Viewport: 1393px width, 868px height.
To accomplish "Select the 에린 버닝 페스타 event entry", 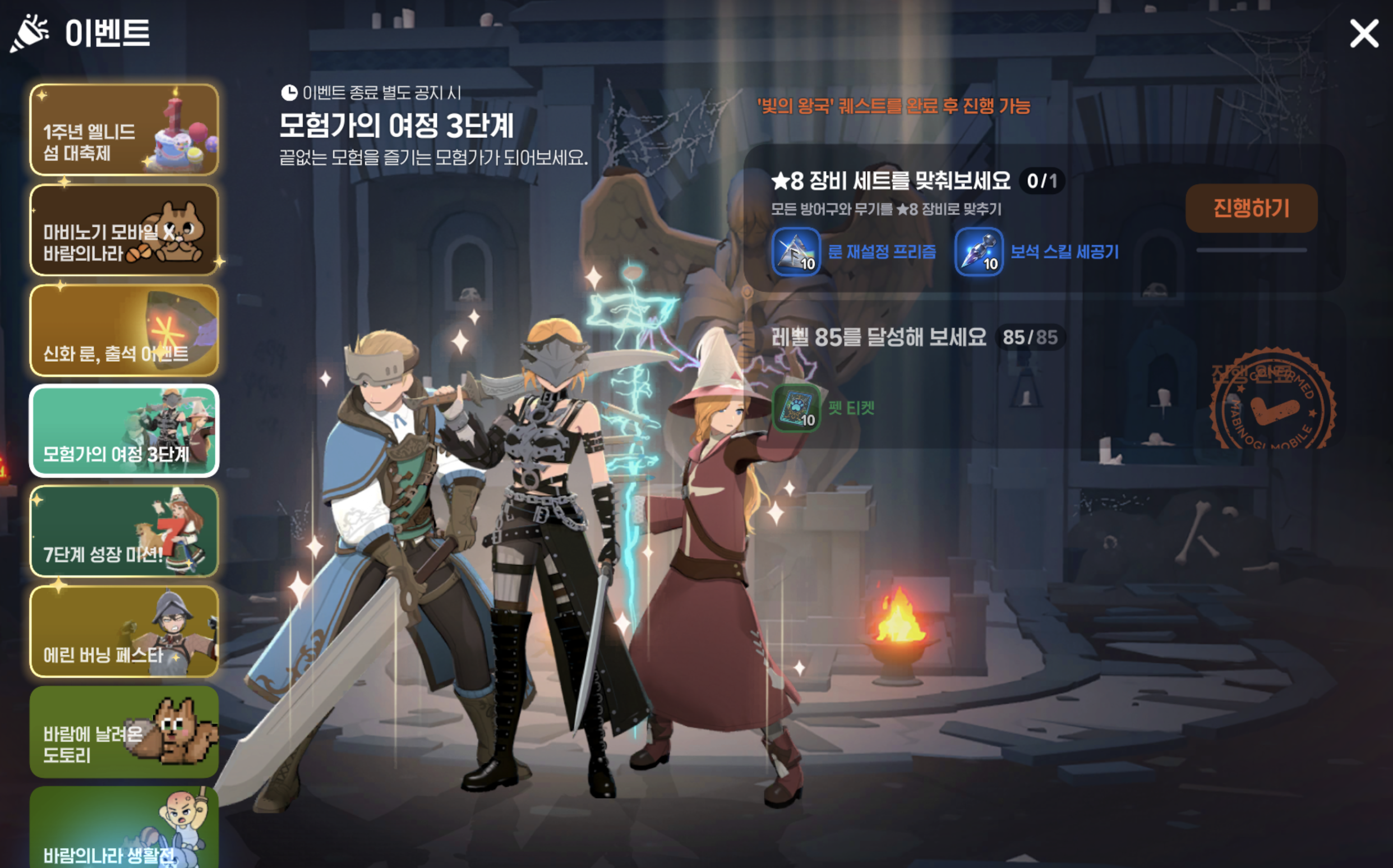I will tap(123, 634).
